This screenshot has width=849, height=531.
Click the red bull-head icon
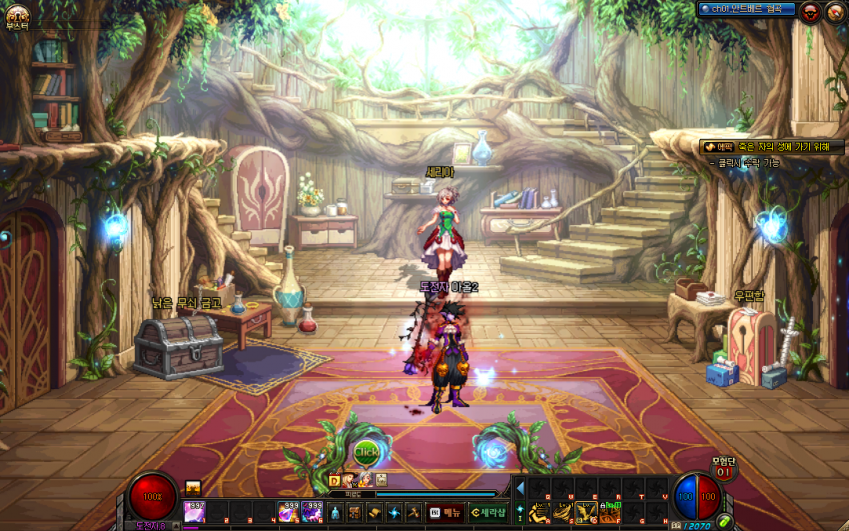coord(810,11)
